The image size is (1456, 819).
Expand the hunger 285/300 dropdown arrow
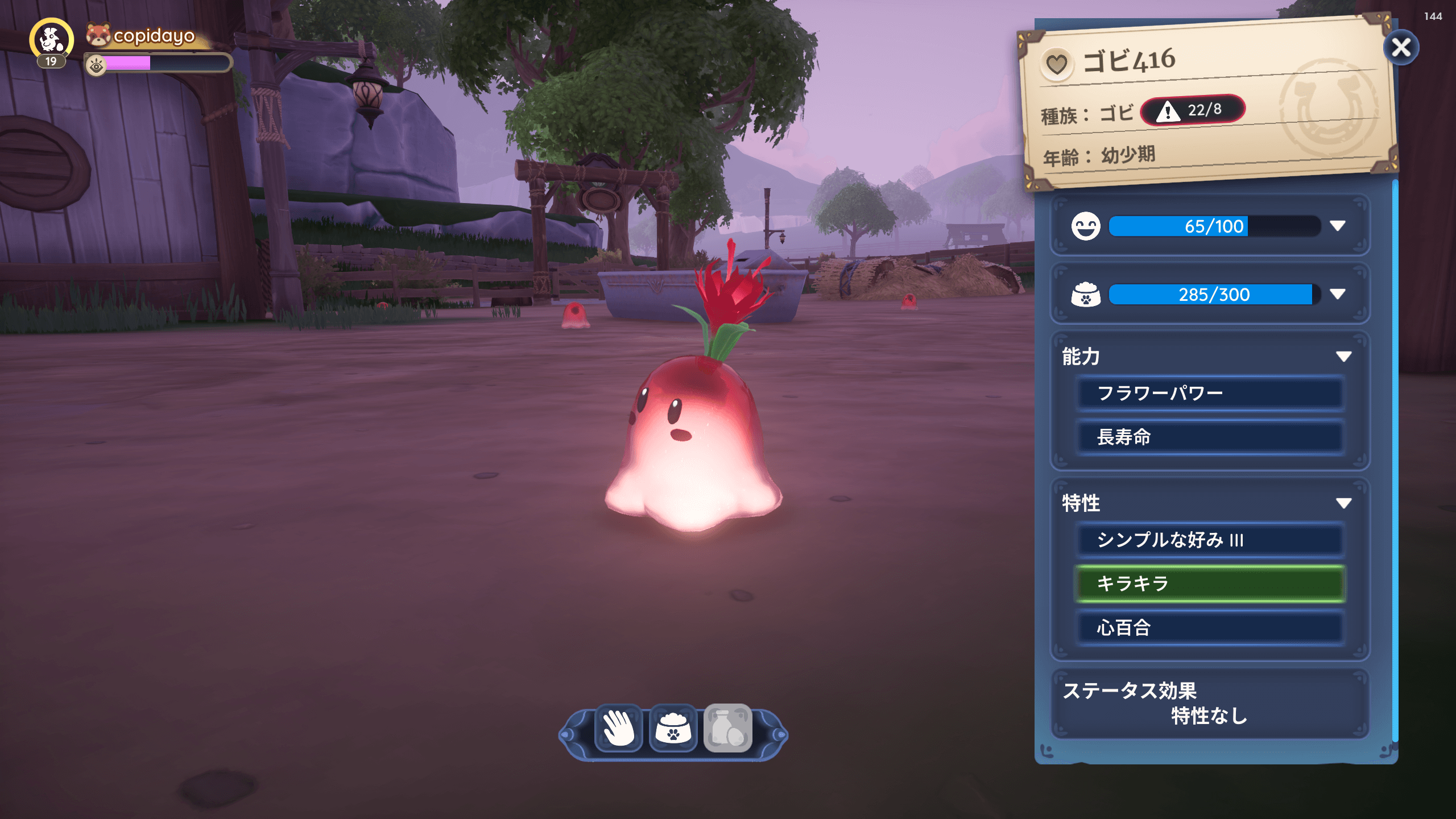pos(1338,294)
